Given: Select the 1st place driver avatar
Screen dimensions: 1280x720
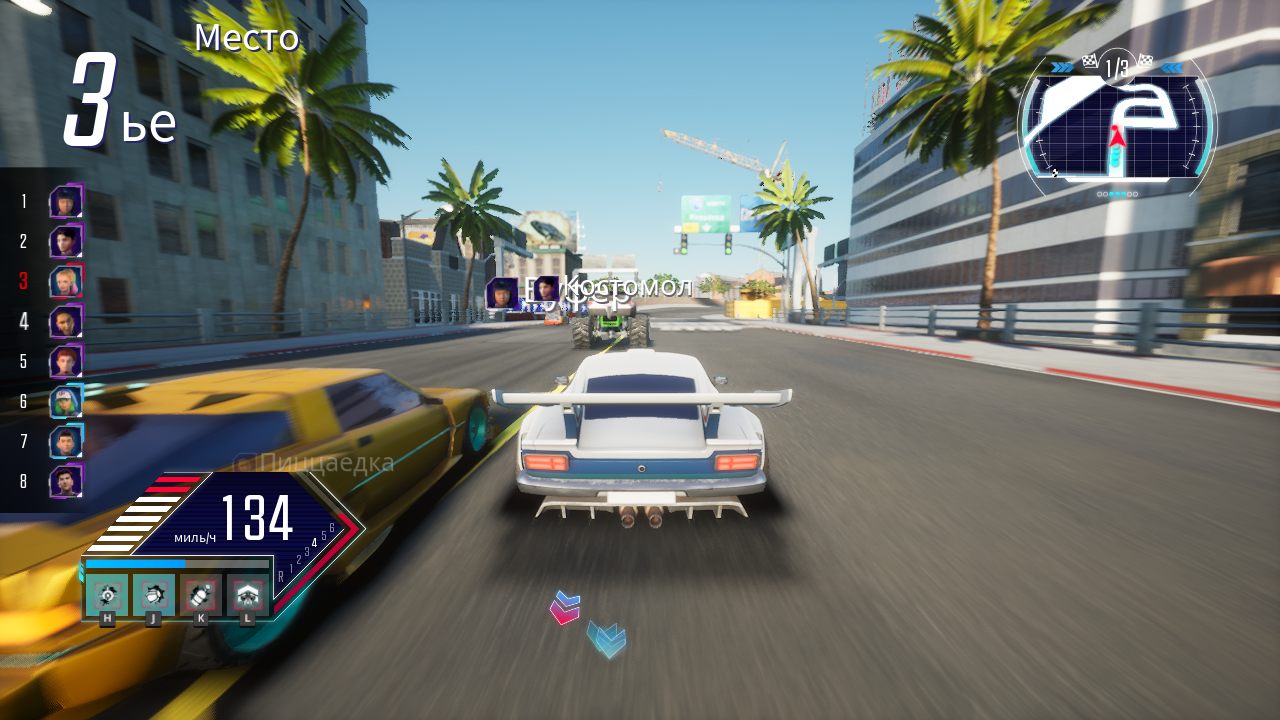Looking at the screenshot, I should click(x=64, y=202).
